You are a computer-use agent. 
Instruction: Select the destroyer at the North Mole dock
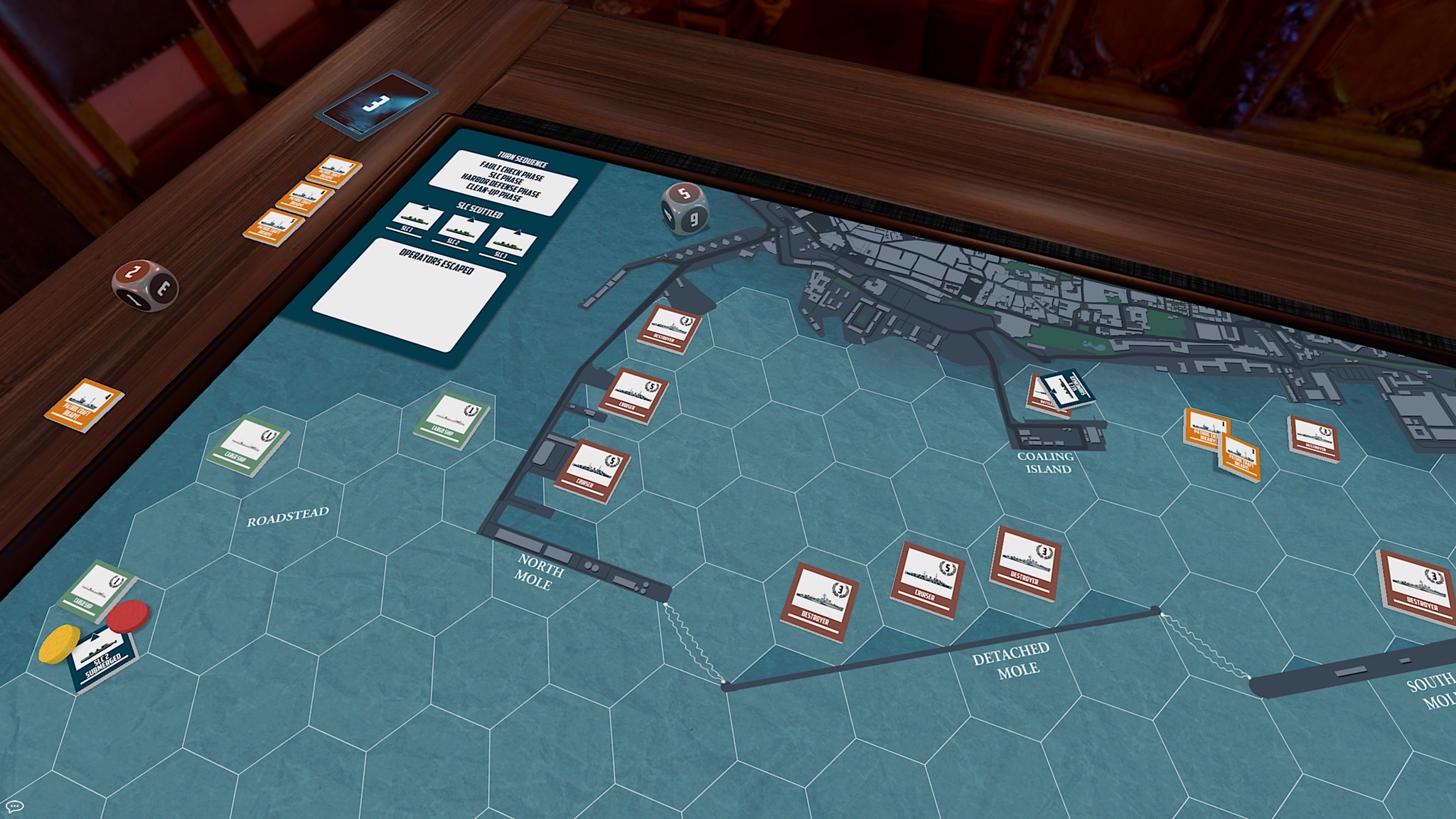669,328
